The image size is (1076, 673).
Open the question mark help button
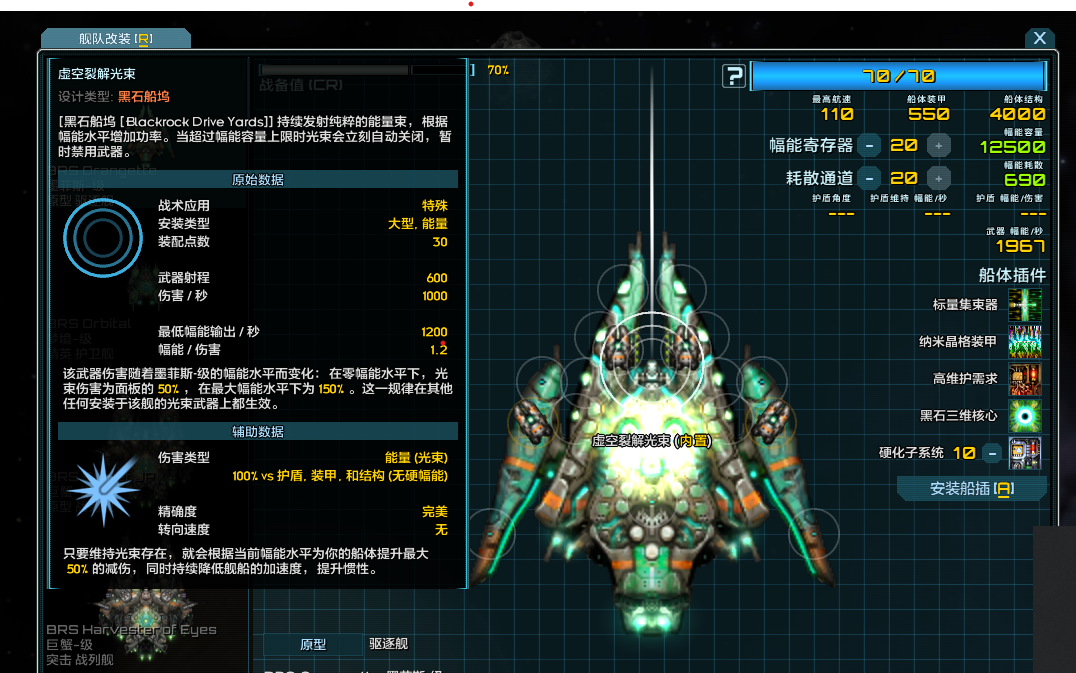735,76
